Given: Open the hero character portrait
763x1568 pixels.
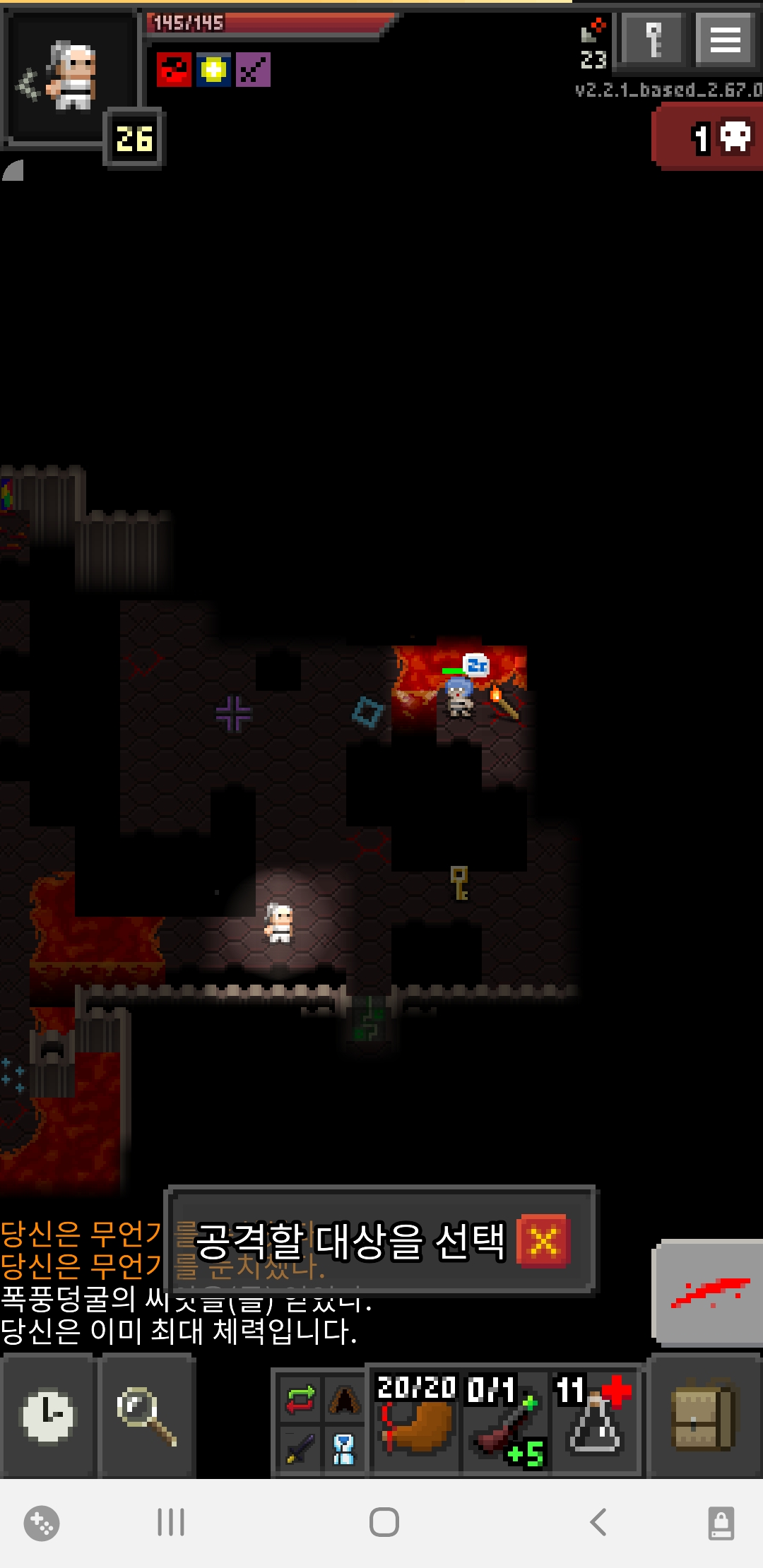Looking at the screenshot, I should (71, 76).
